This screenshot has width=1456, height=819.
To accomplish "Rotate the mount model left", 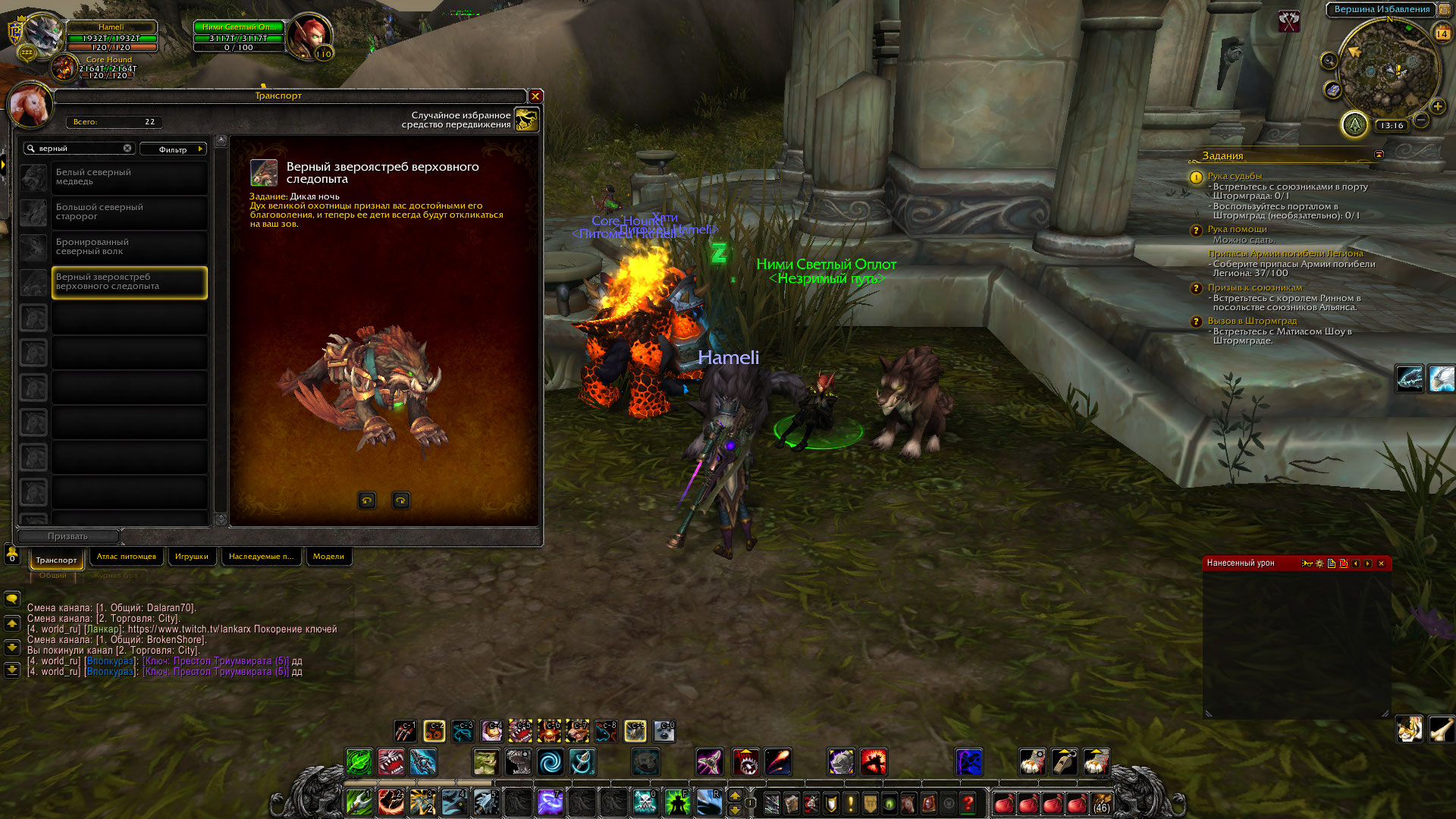I will coord(367,500).
